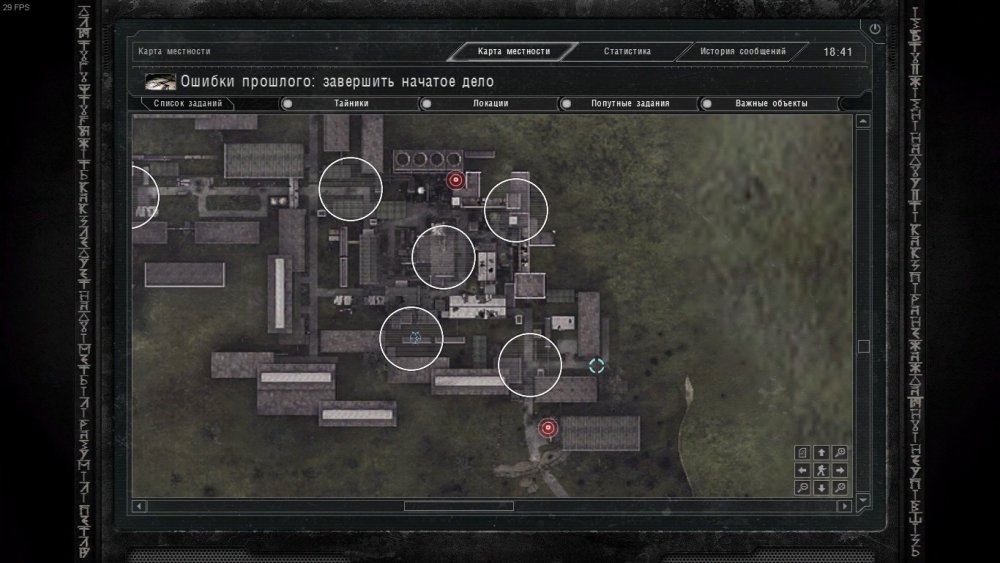The width and height of the screenshot is (1000, 563).
Task: Zoom in with the plus magnifier button
Action: (840, 452)
